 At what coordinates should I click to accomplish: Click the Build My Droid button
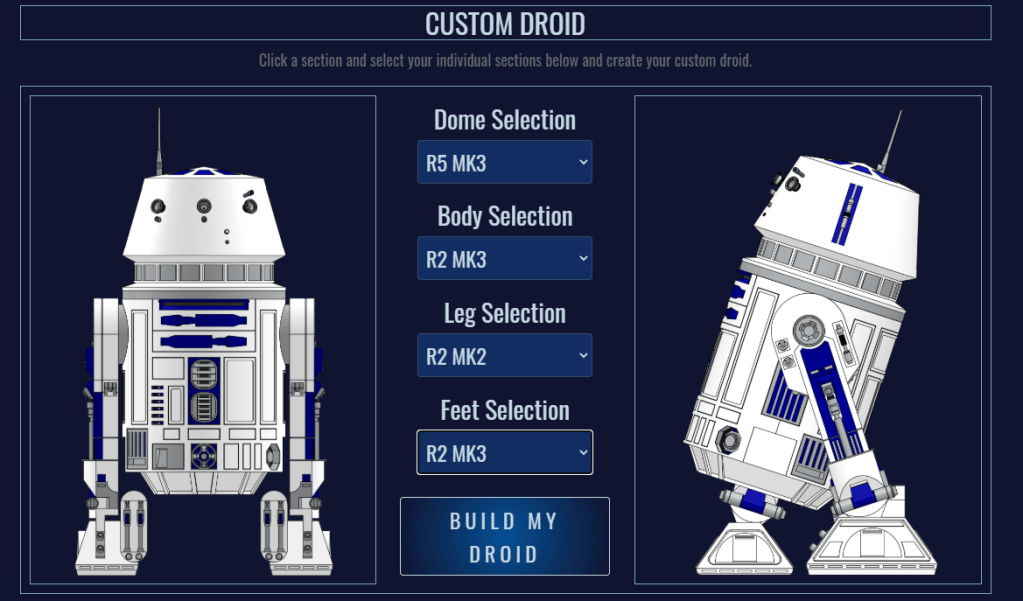point(504,537)
